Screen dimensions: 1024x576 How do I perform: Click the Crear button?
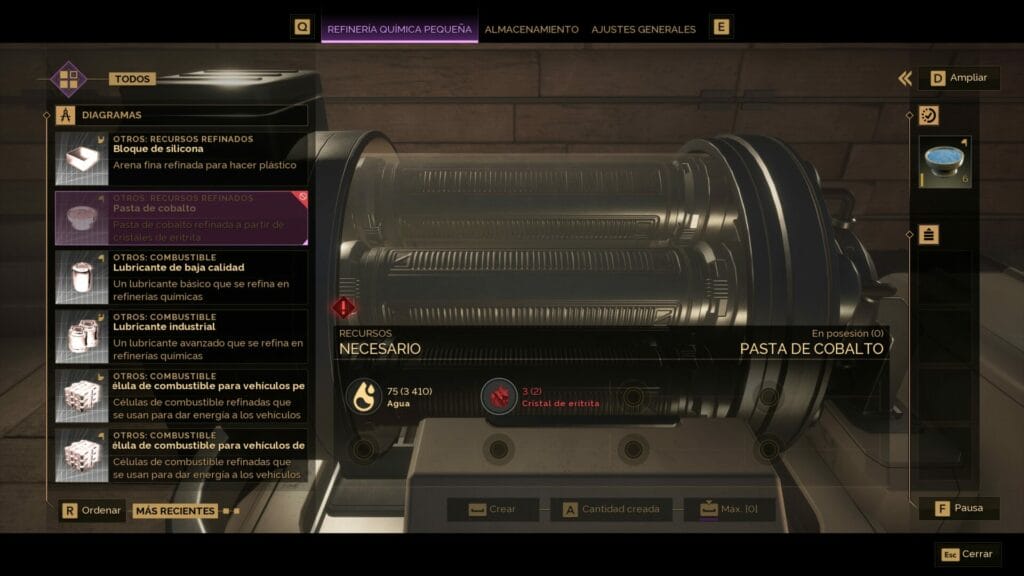click(x=493, y=509)
